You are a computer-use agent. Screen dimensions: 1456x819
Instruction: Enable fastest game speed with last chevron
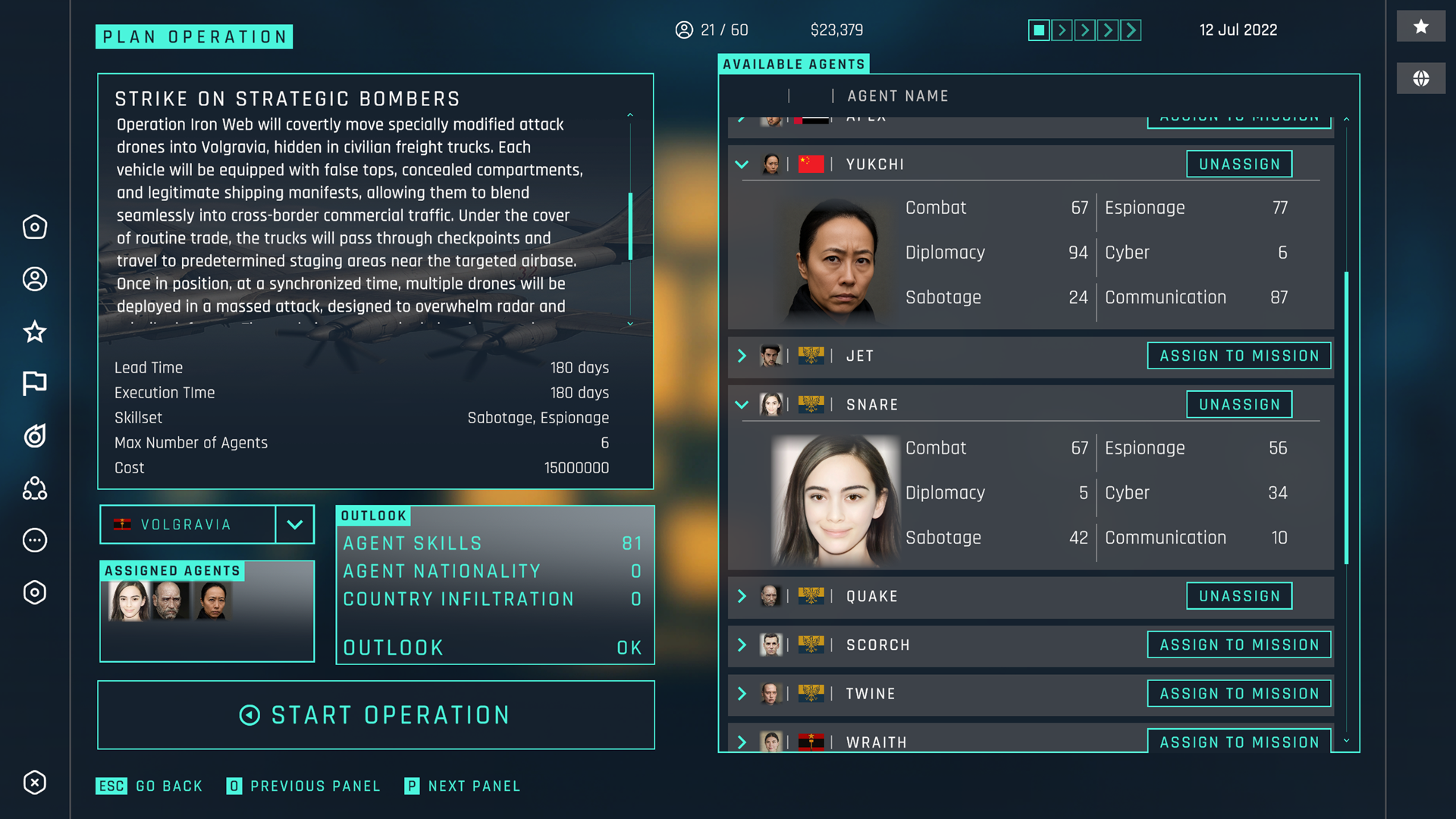click(x=1131, y=30)
